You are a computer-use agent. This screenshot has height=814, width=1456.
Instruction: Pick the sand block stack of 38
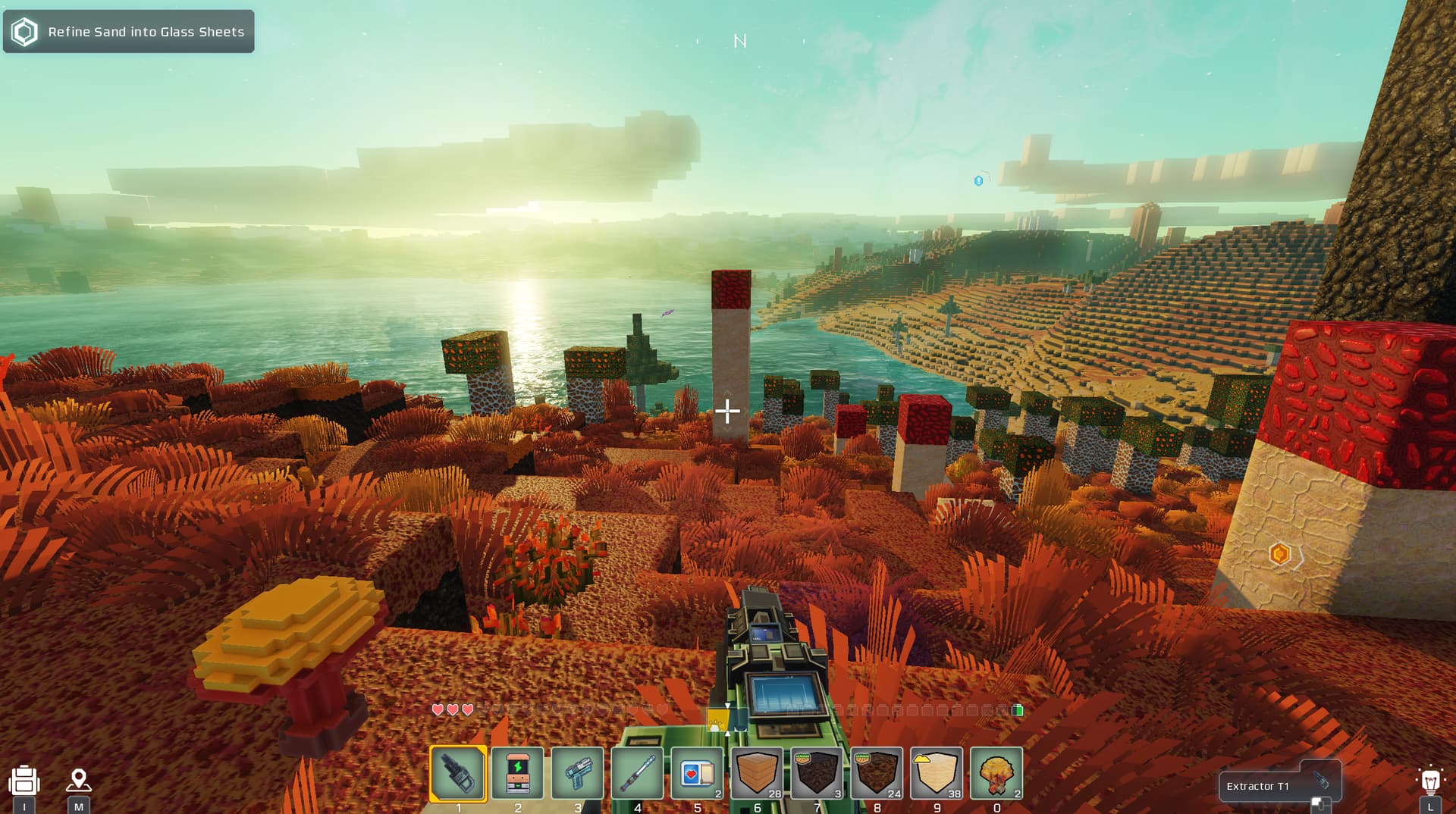pyautogui.click(x=937, y=773)
